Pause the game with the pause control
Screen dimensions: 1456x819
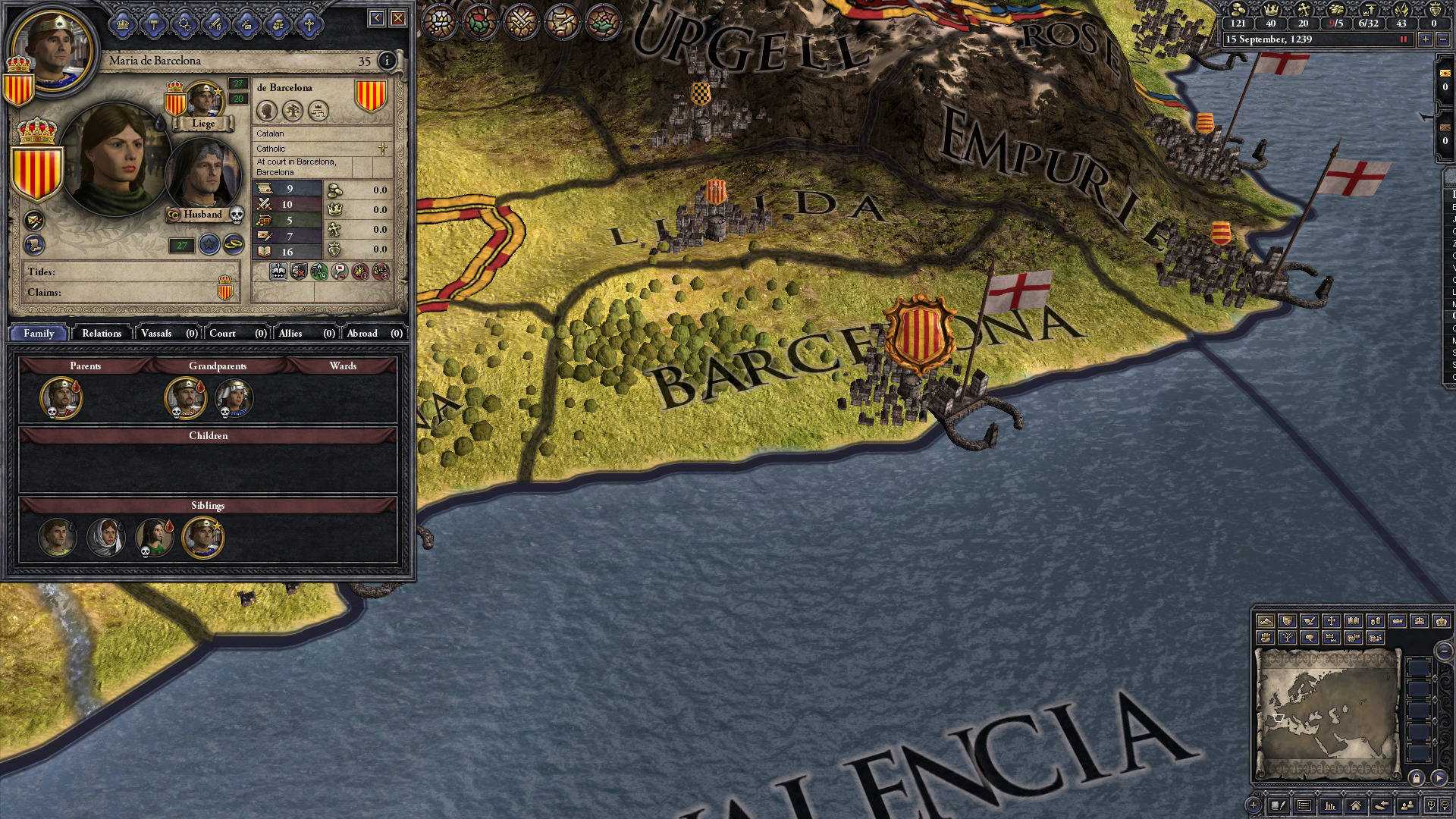tap(1403, 39)
